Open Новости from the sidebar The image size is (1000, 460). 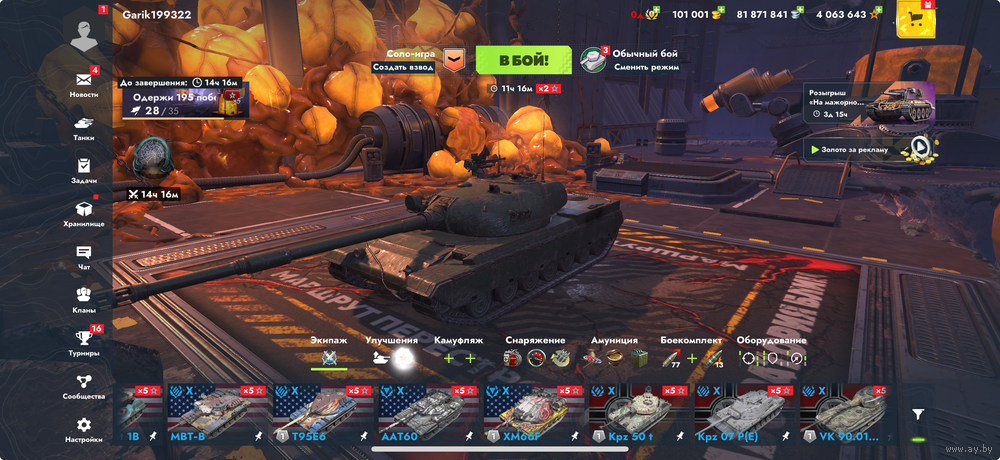click(84, 83)
